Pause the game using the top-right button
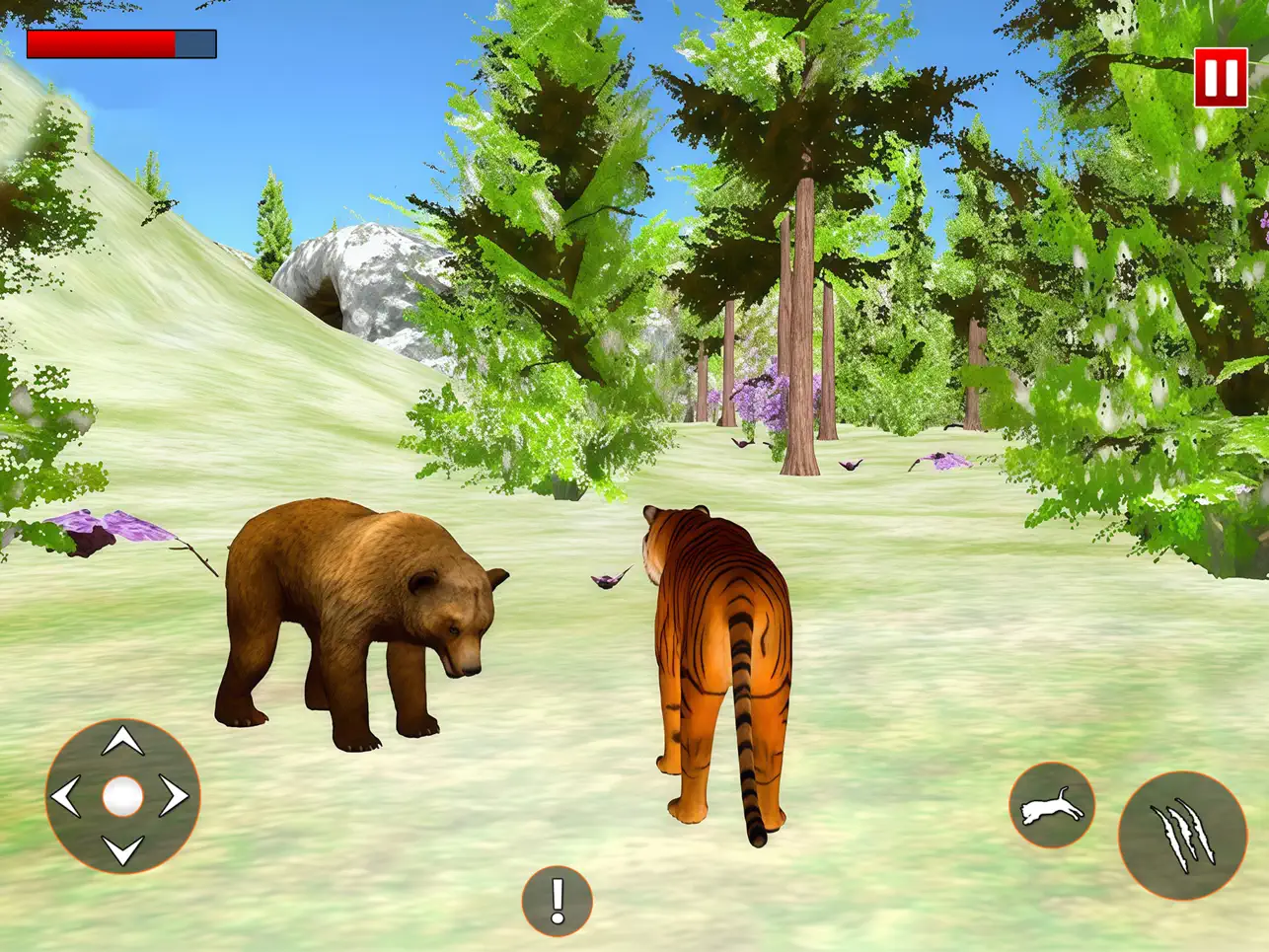Viewport: 1269px width, 952px height. click(x=1221, y=77)
